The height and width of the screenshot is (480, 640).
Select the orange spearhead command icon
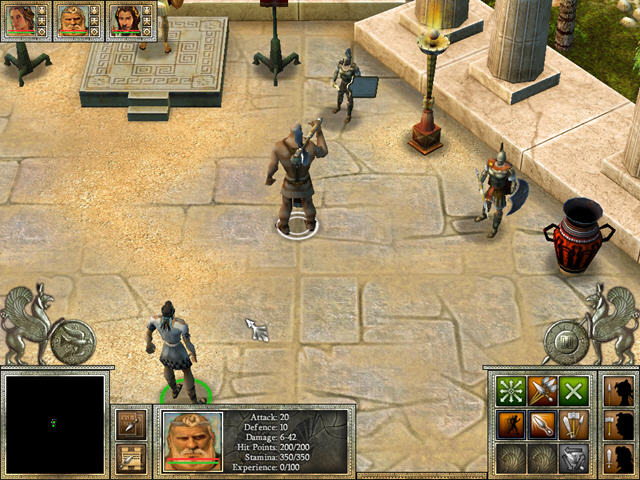tap(543, 423)
